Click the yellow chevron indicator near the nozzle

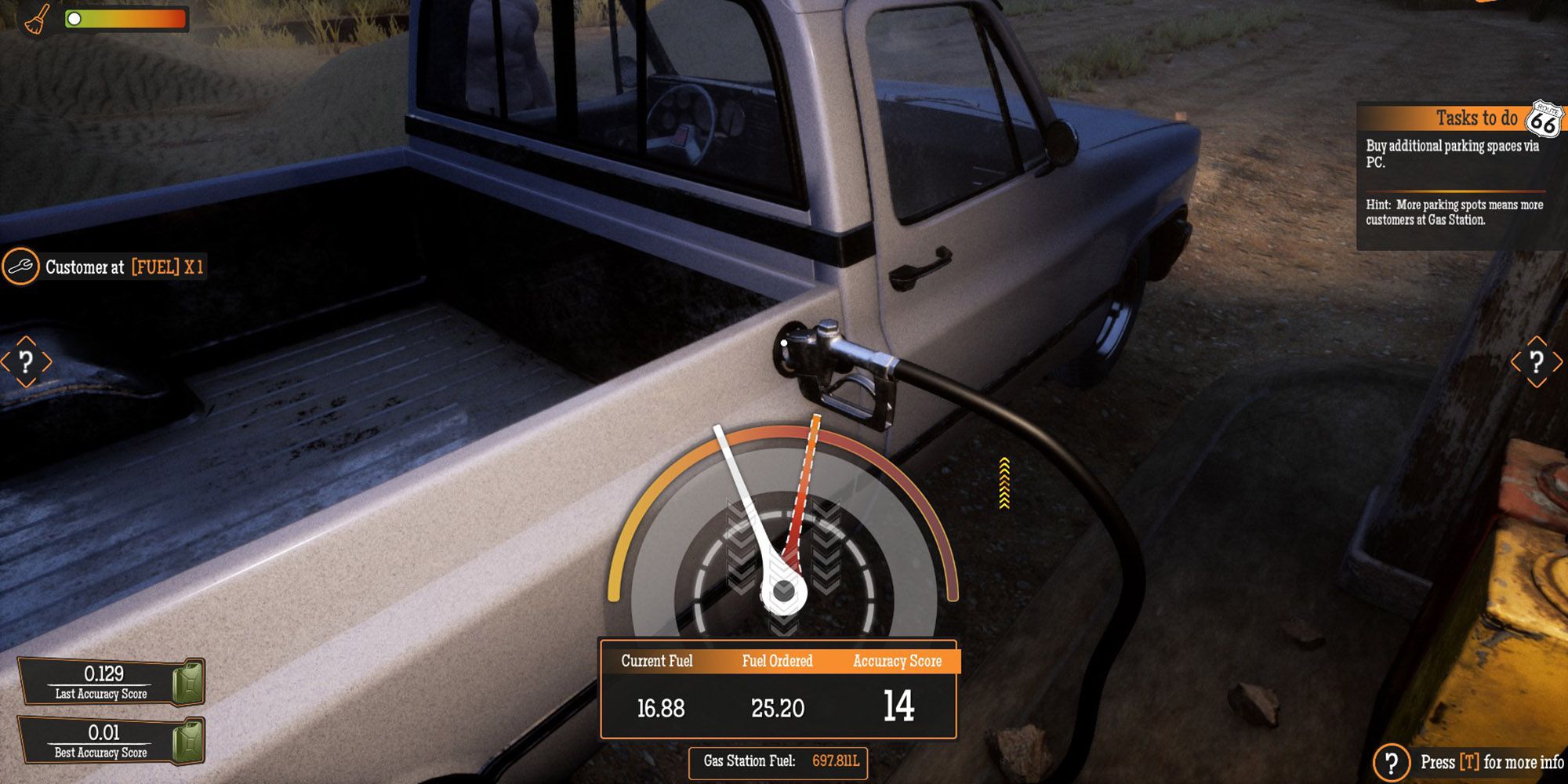pyautogui.click(x=1004, y=481)
